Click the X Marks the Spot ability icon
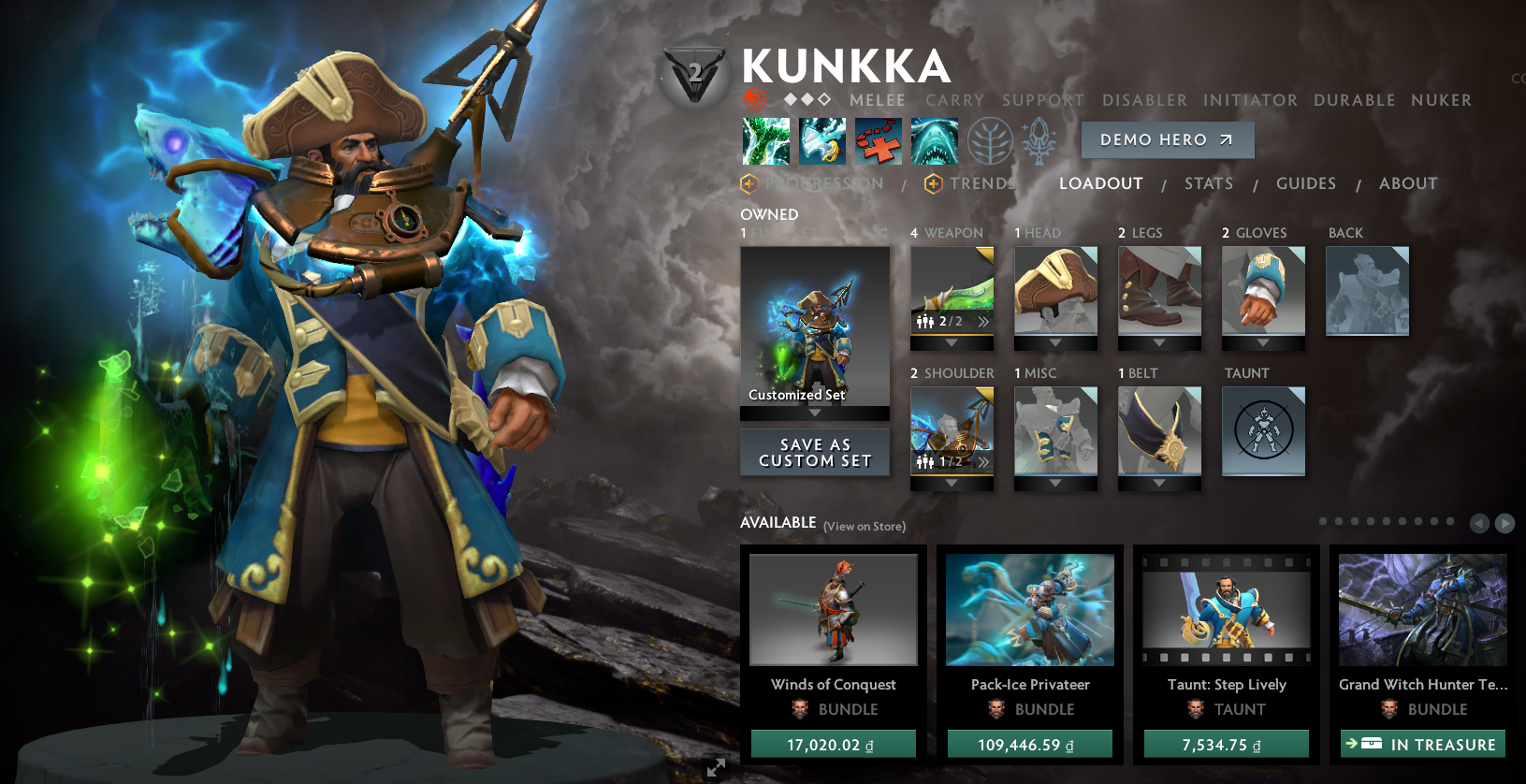Screen dimensions: 1526x784 (878, 140)
